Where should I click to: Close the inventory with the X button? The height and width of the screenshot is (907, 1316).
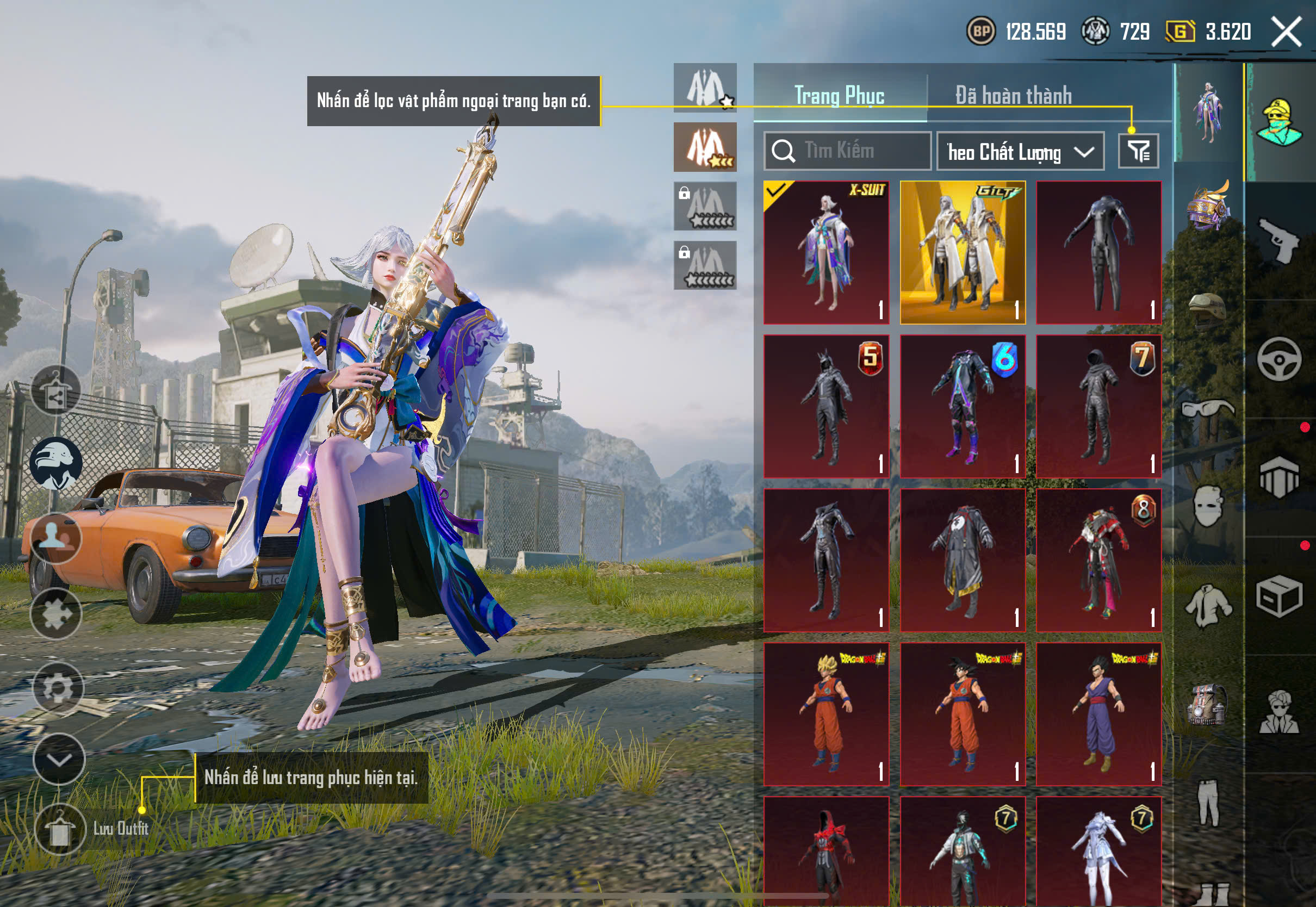1286,31
